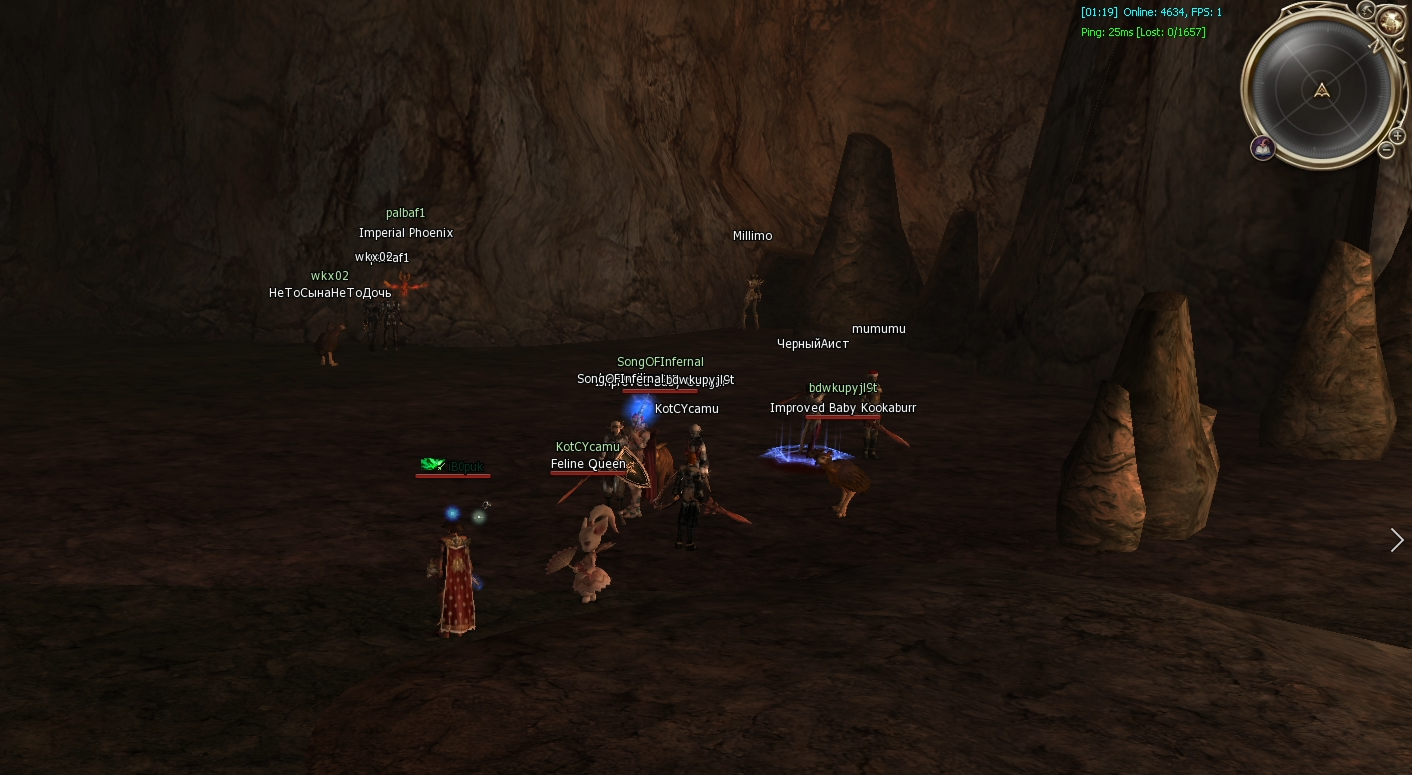The height and width of the screenshot is (775, 1412).
Task: Open the purple book icon beside the radar
Action: coord(1263,148)
